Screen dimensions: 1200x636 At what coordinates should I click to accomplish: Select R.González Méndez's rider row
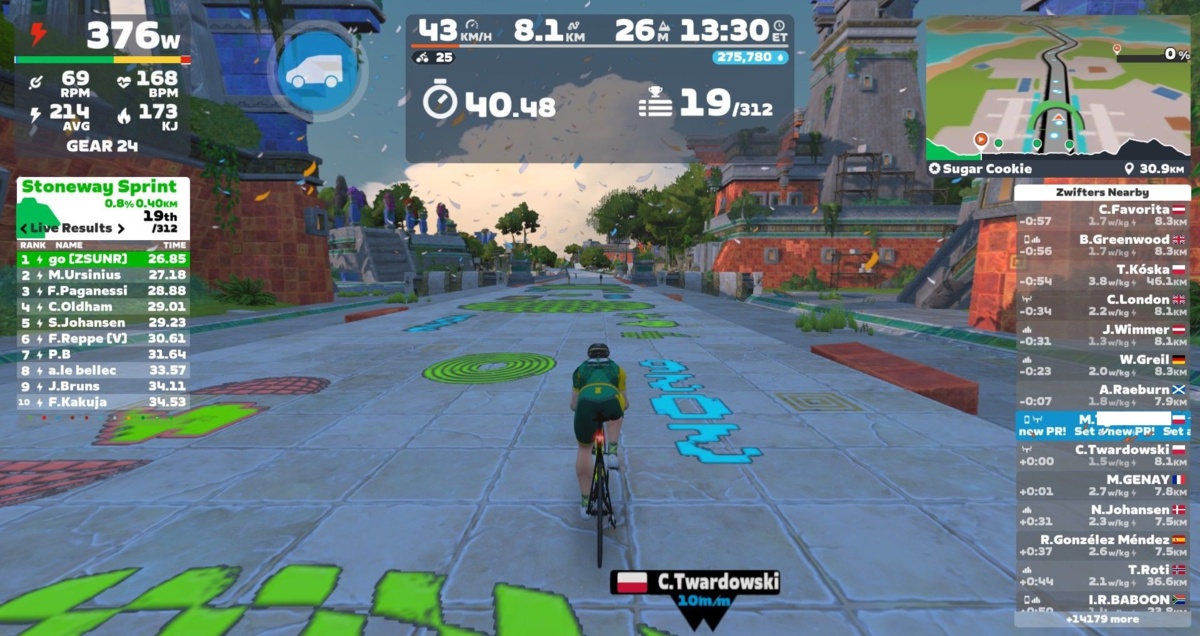pos(1102,545)
